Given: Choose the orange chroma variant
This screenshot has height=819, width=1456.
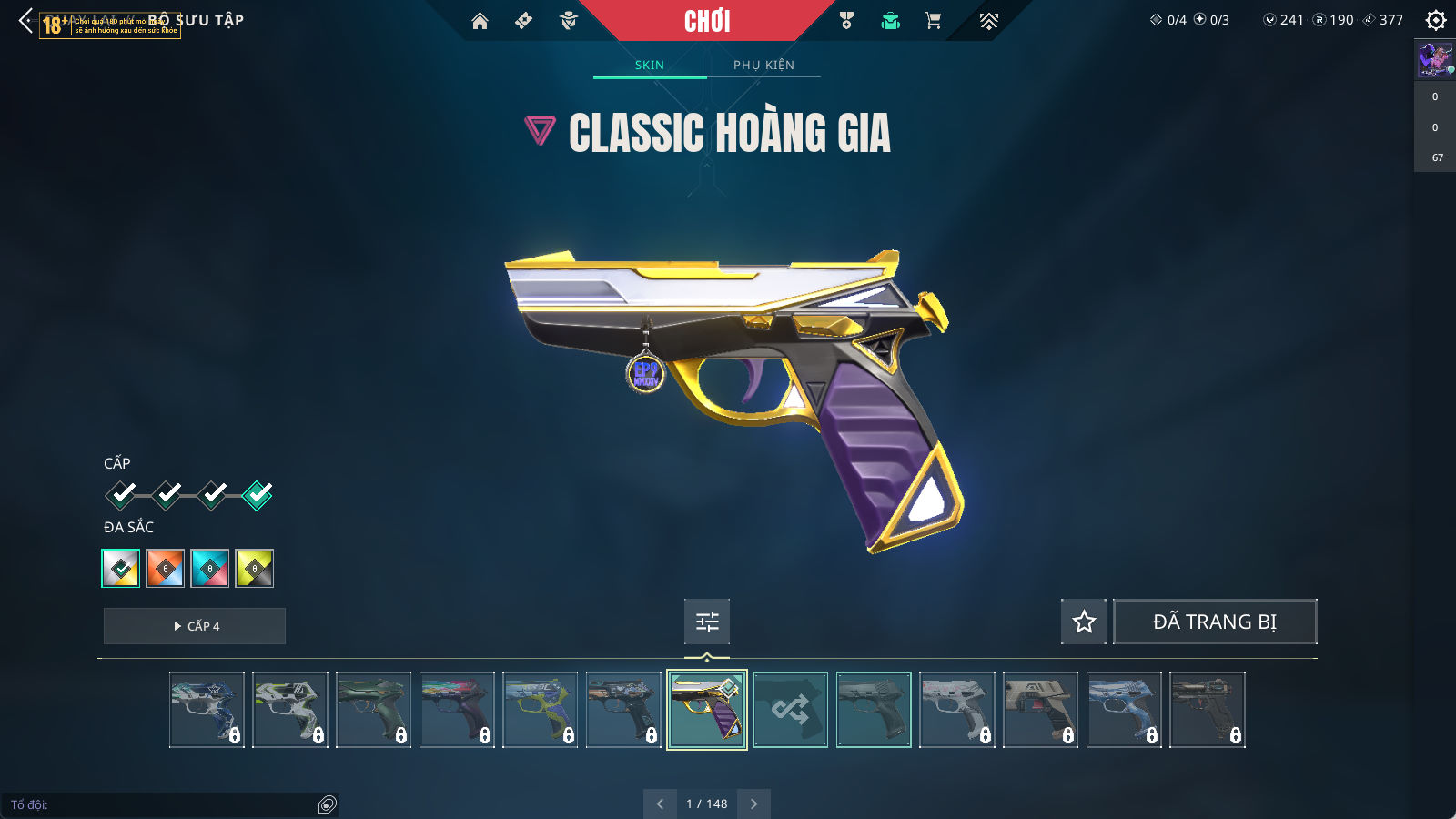Looking at the screenshot, I should click(166, 569).
